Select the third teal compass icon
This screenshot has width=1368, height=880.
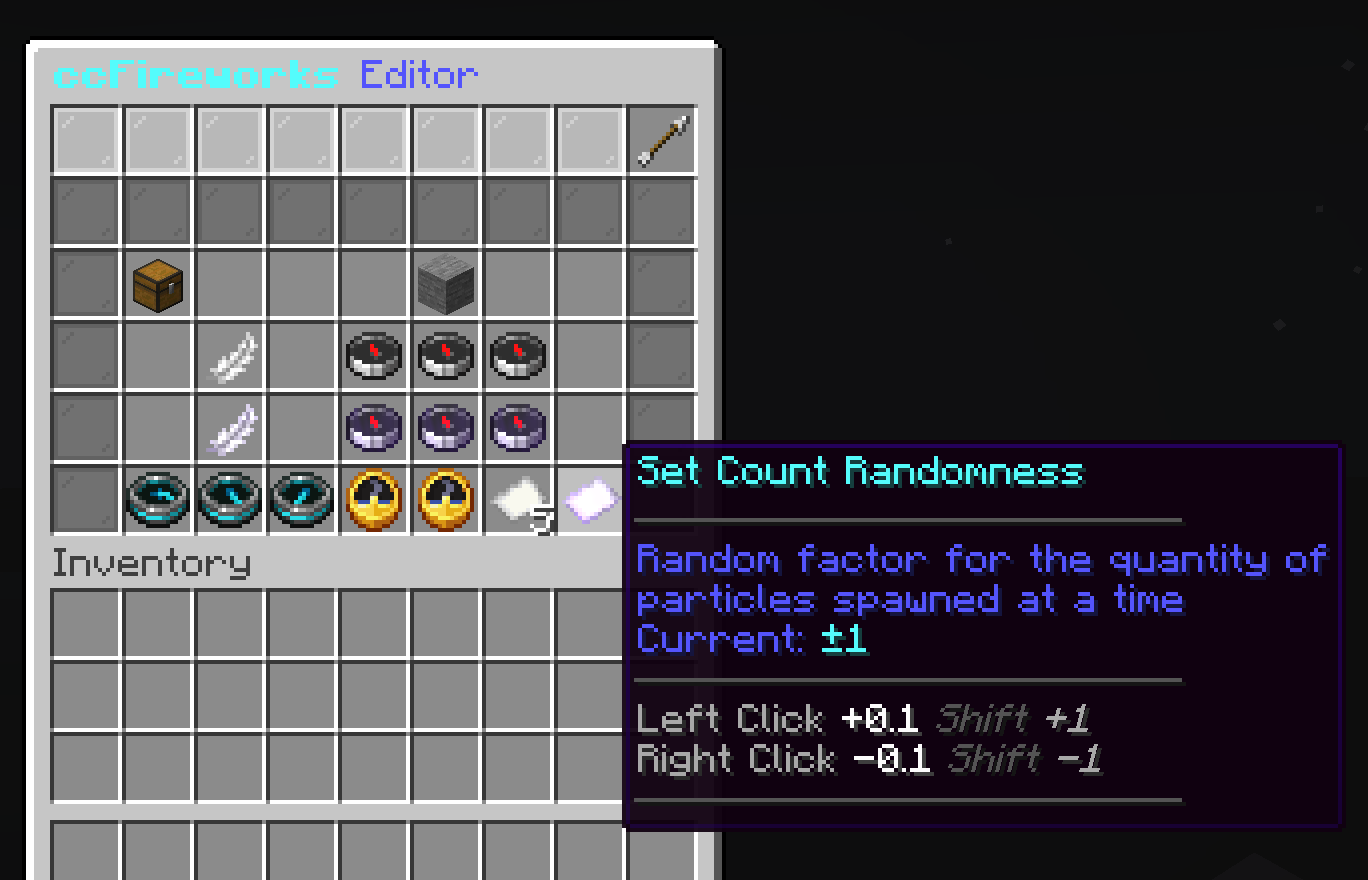pos(302,500)
